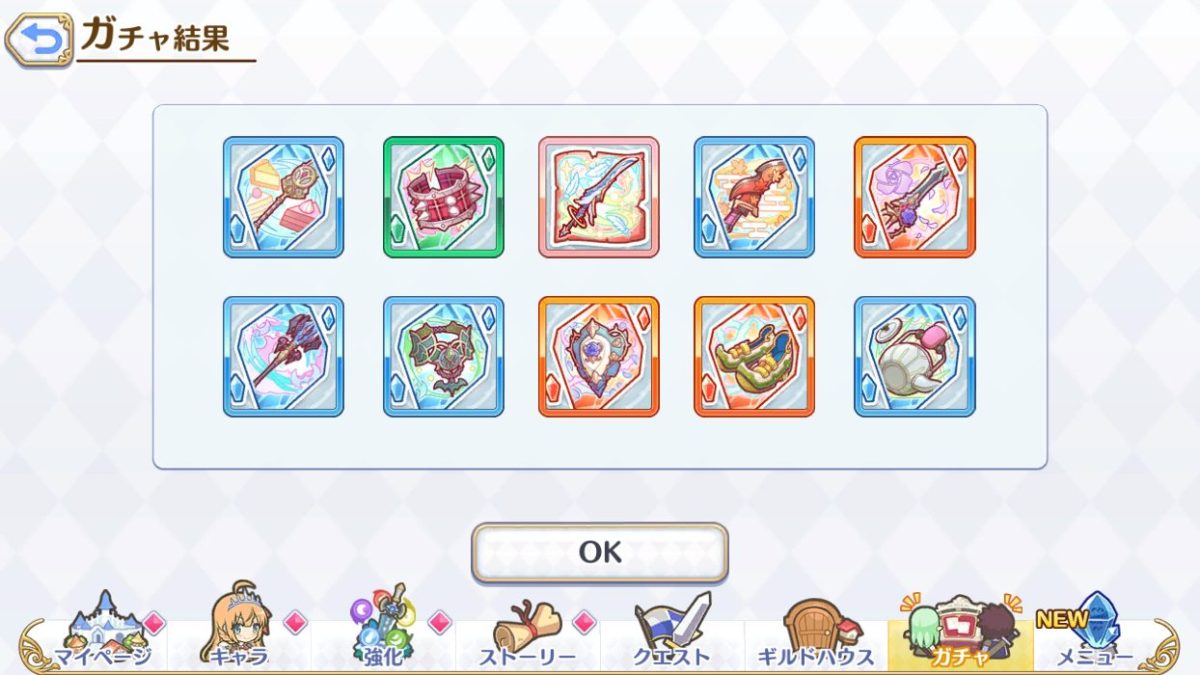Choose the green-framed spiked bracelet item
Viewport: 1200px width, 675px height.
click(x=443, y=197)
